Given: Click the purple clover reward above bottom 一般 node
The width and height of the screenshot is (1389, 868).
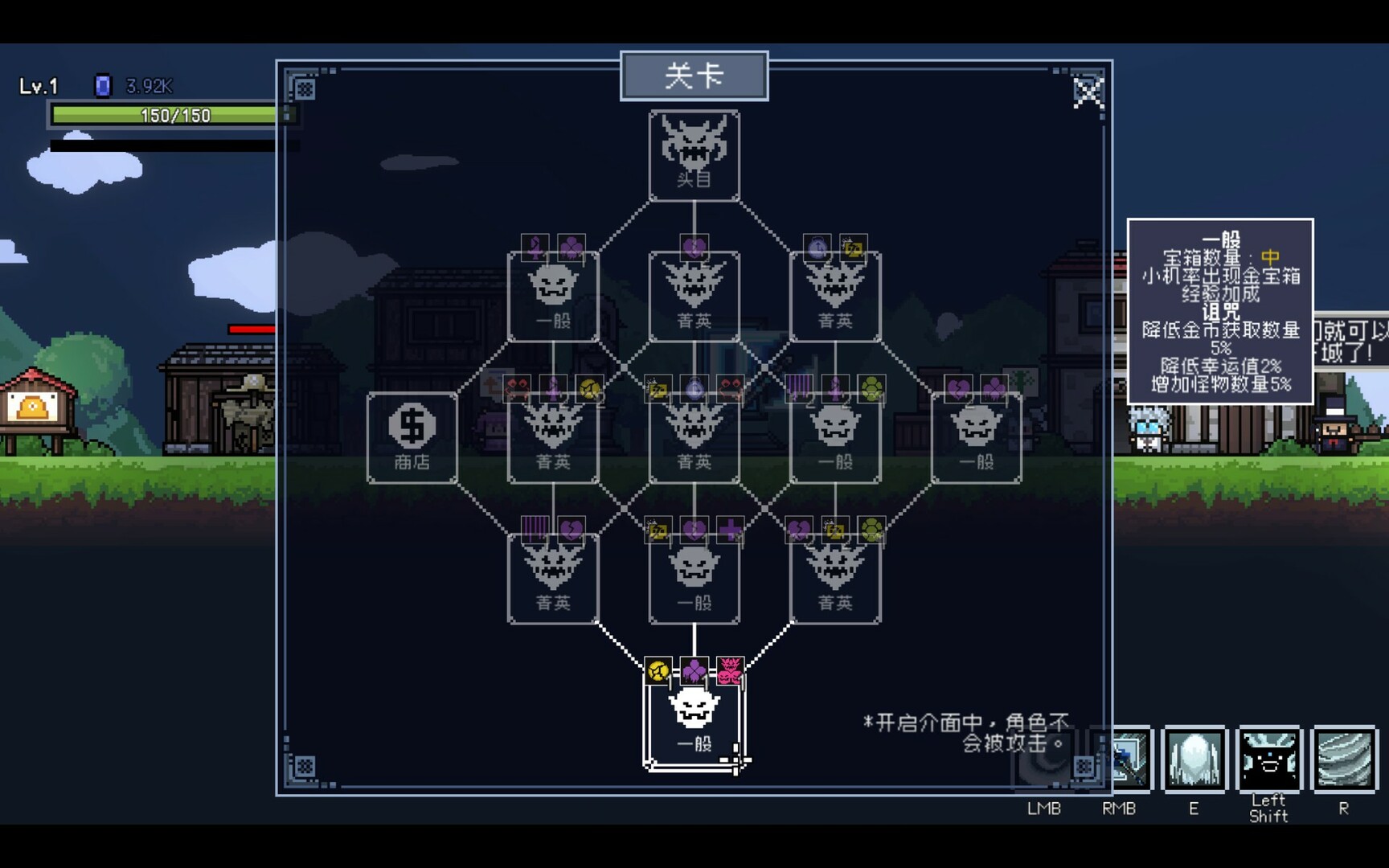Looking at the screenshot, I should click(695, 669).
